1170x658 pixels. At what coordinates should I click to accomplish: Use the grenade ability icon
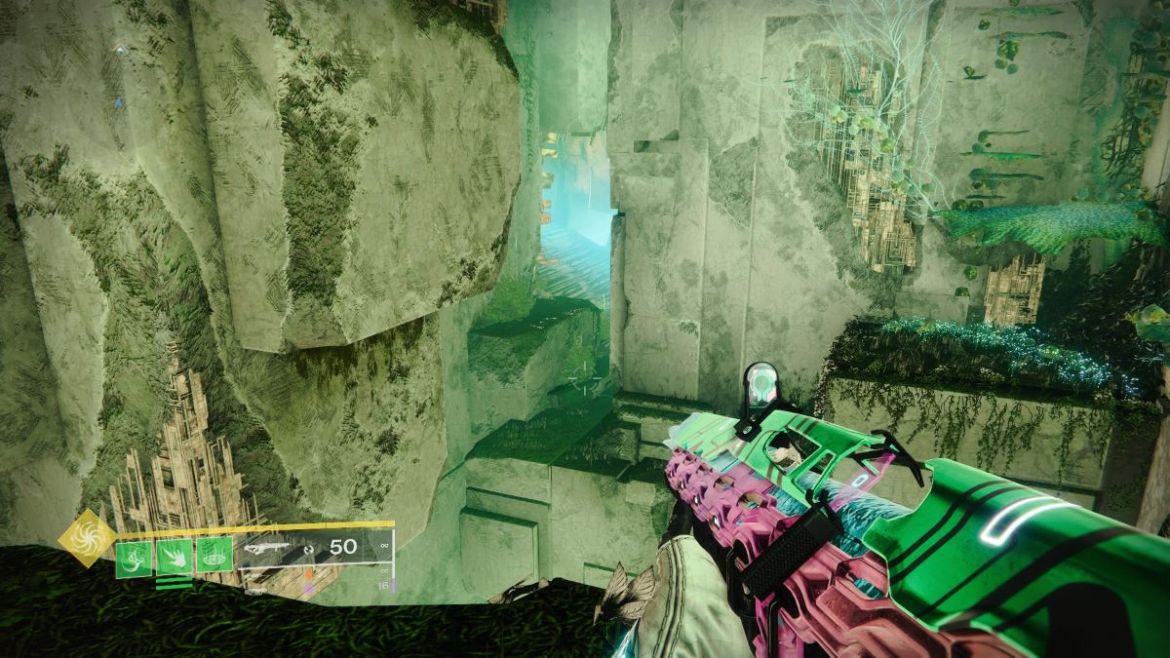pos(134,556)
